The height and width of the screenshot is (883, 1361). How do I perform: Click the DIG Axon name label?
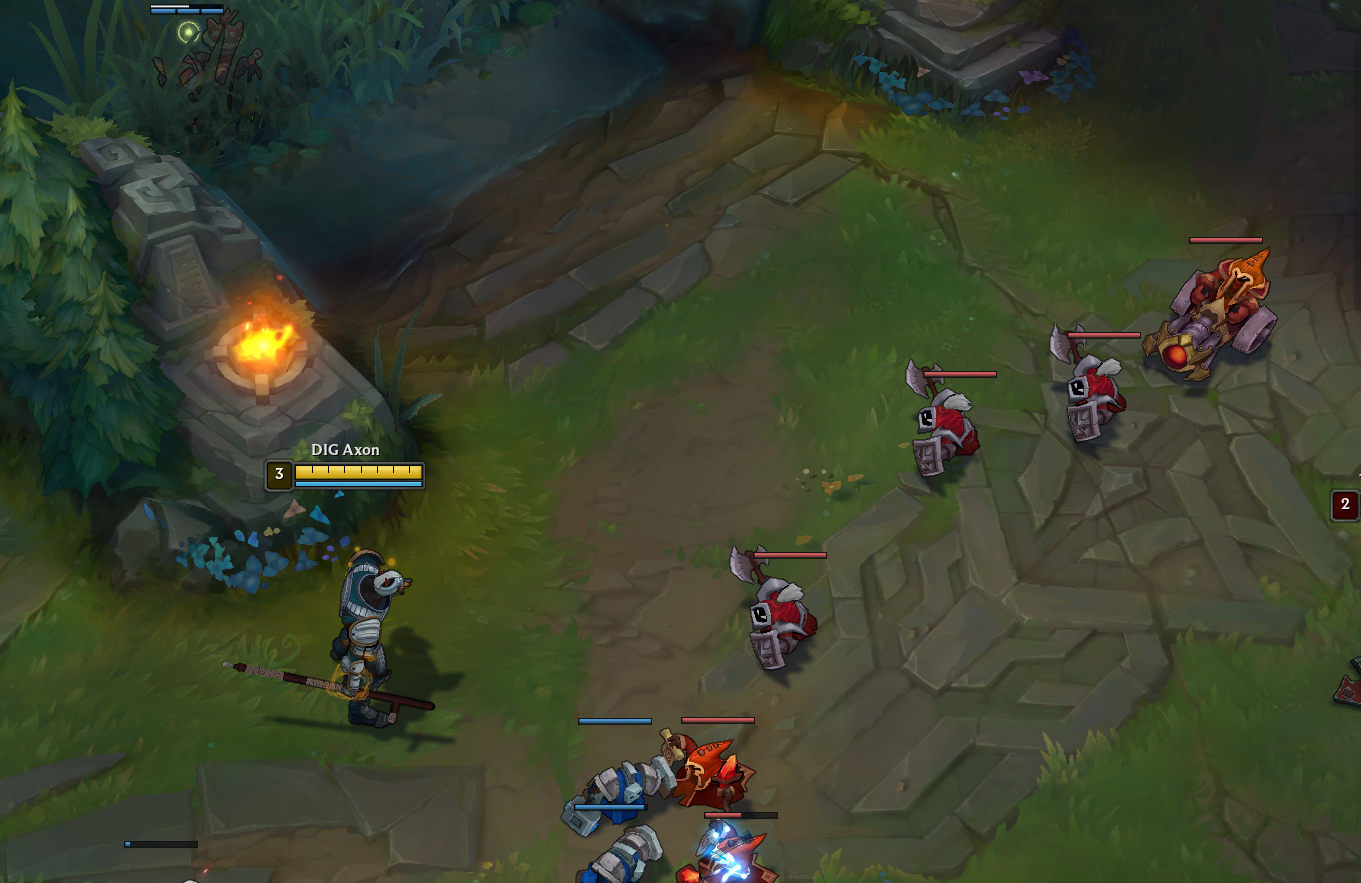pyautogui.click(x=347, y=449)
